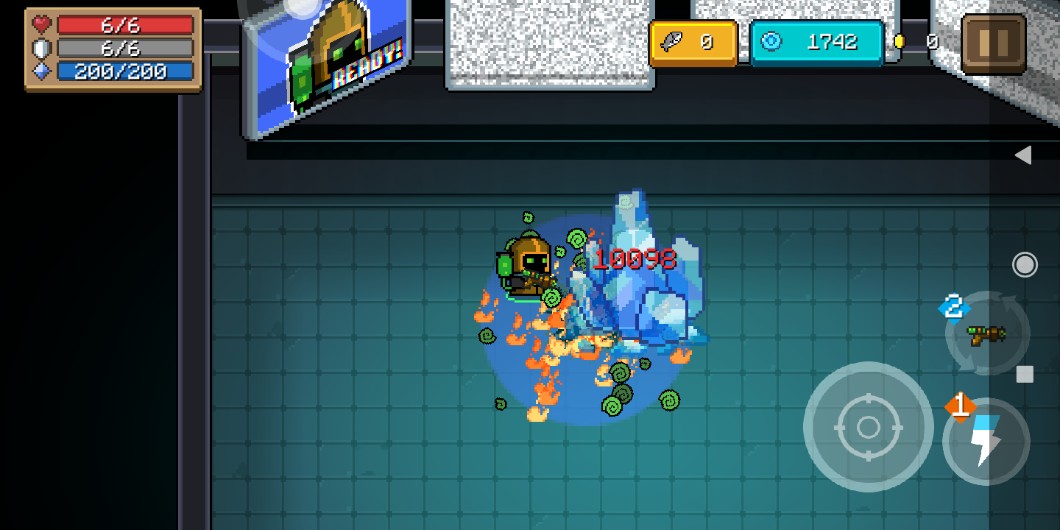Tap the Android back triangle
The width and height of the screenshot is (1060, 530).
coord(1023,155)
